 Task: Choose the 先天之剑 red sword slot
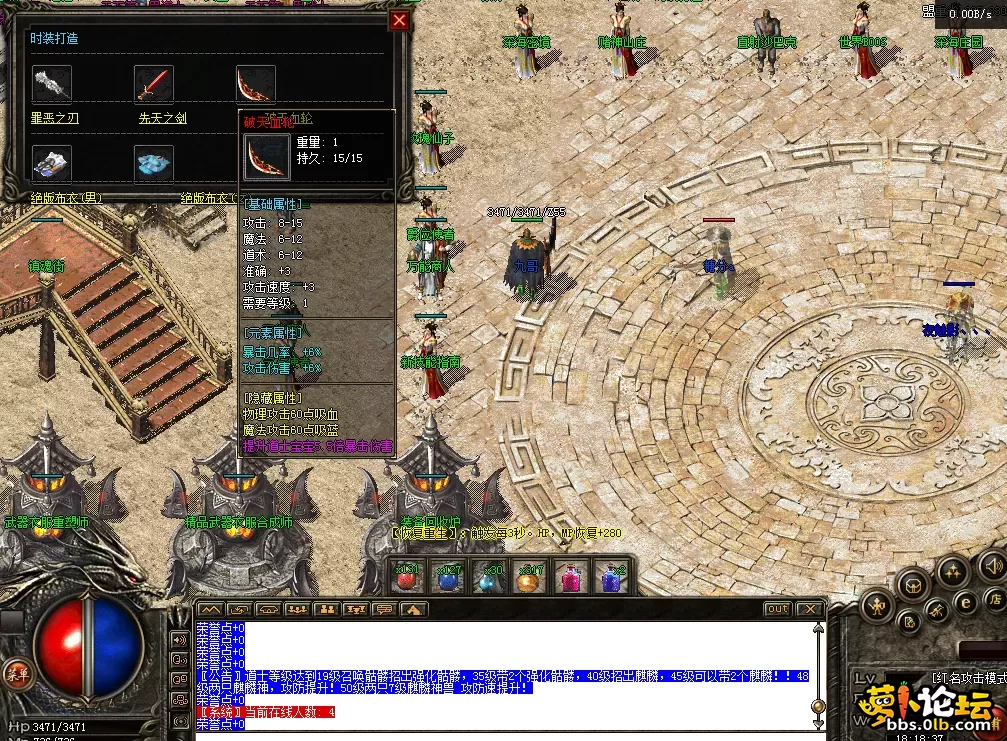click(x=155, y=84)
